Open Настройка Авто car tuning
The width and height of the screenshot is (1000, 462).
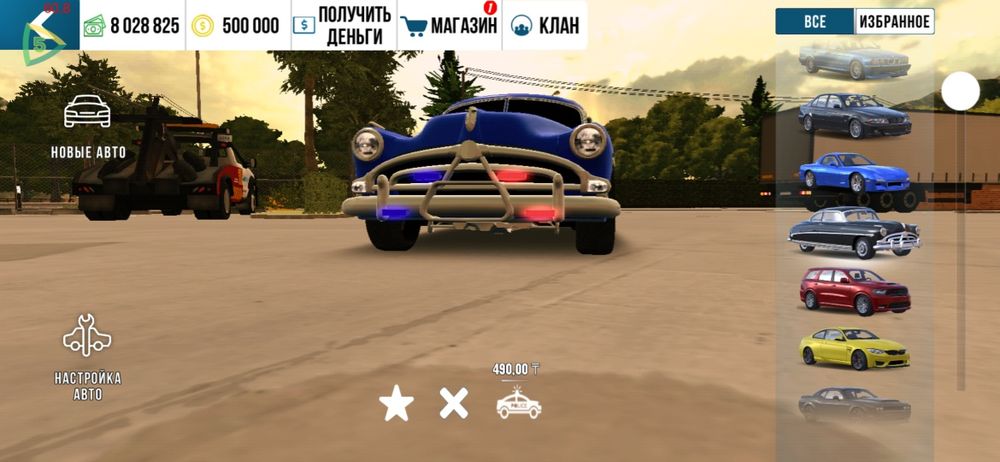coord(87,356)
